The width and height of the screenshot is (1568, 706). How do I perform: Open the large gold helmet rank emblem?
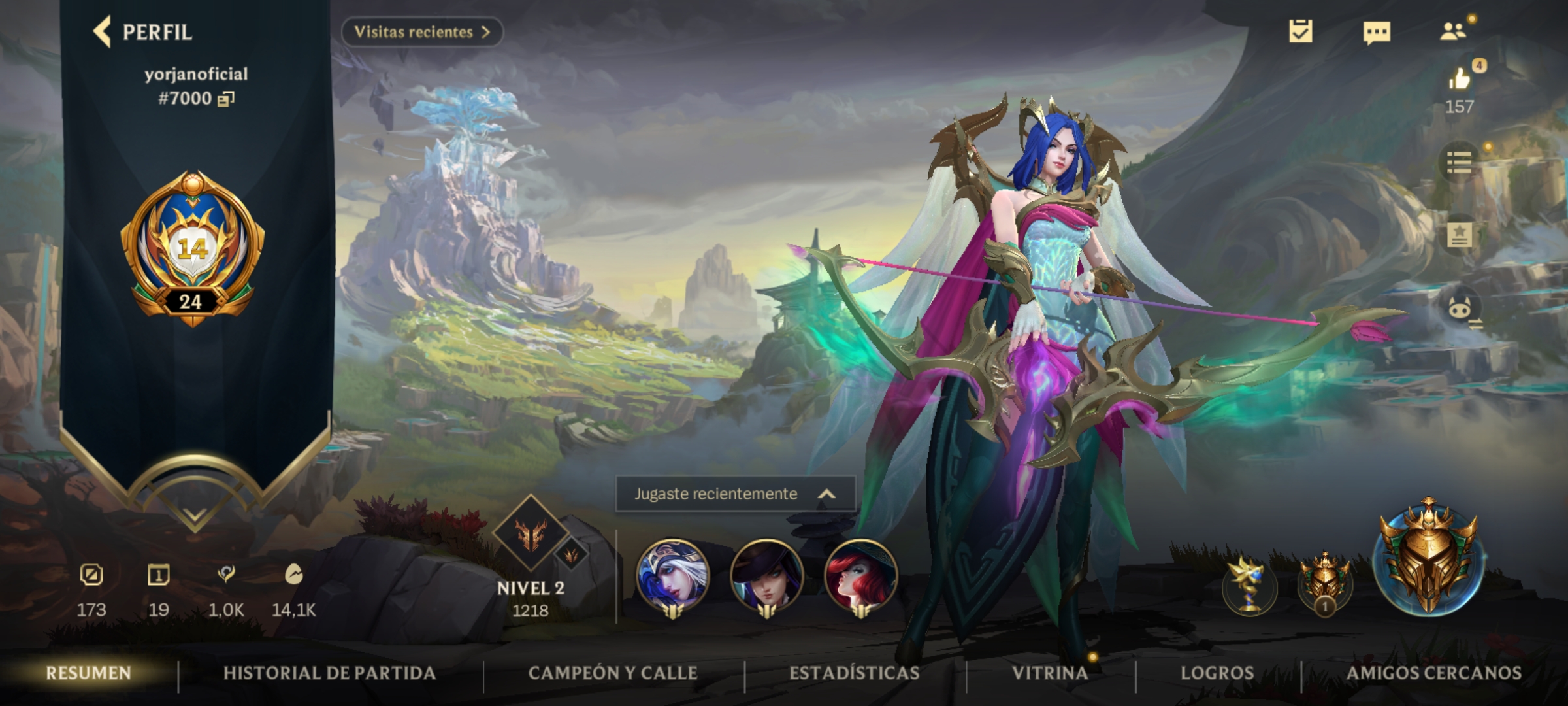pyautogui.click(x=1429, y=559)
